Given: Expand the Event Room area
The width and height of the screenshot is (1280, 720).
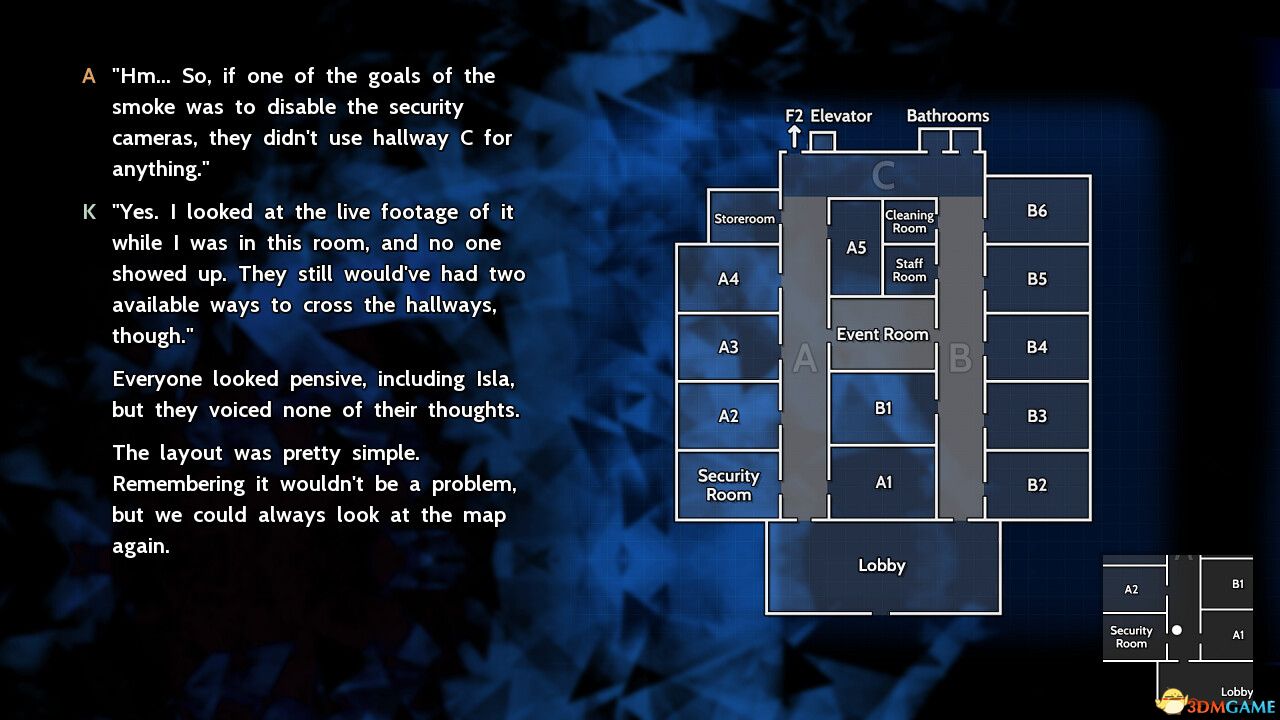Looking at the screenshot, I should pyautogui.click(x=882, y=334).
